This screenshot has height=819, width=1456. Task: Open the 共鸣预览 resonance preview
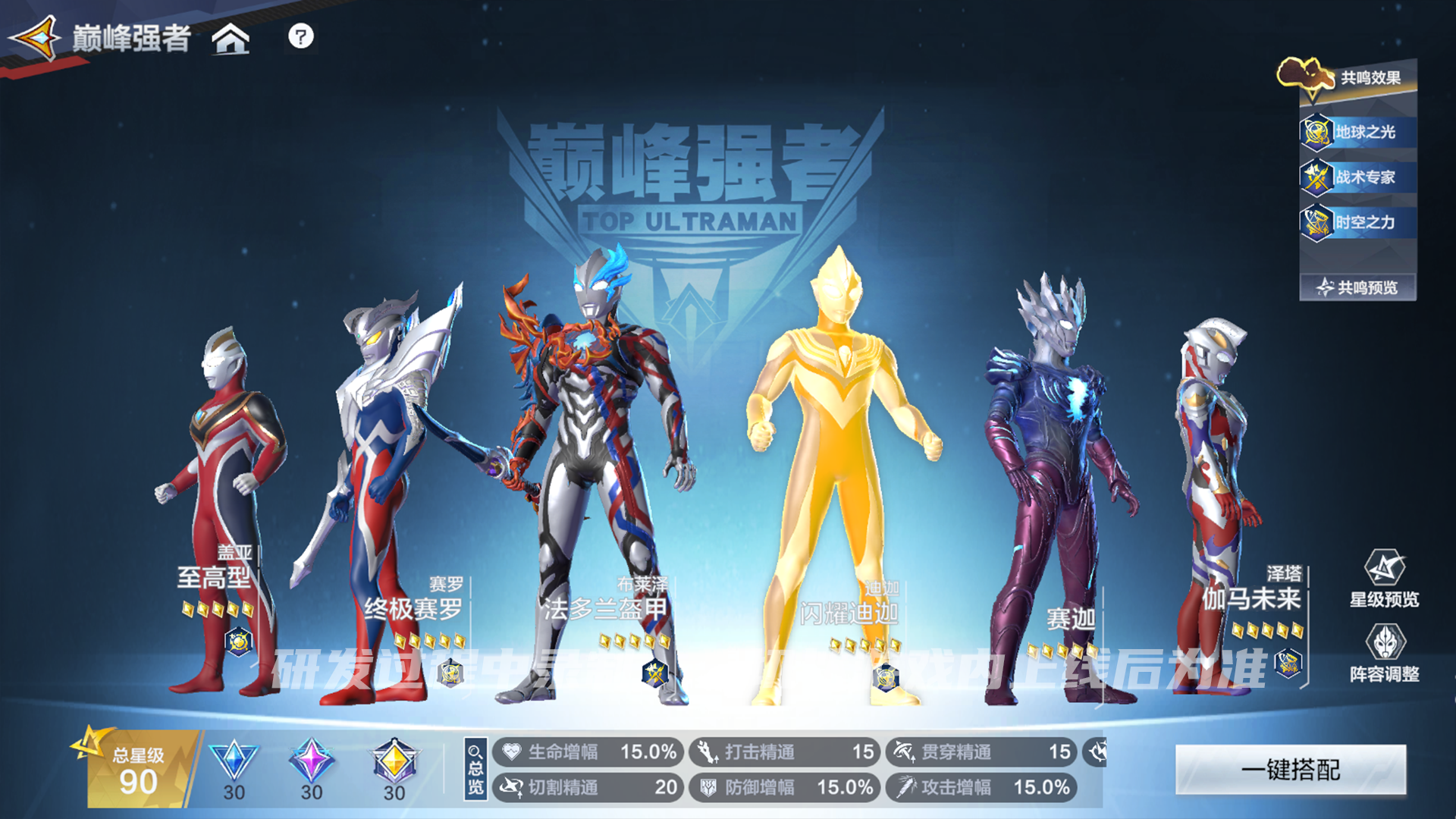pyautogui.click(x=1357, y=287)
